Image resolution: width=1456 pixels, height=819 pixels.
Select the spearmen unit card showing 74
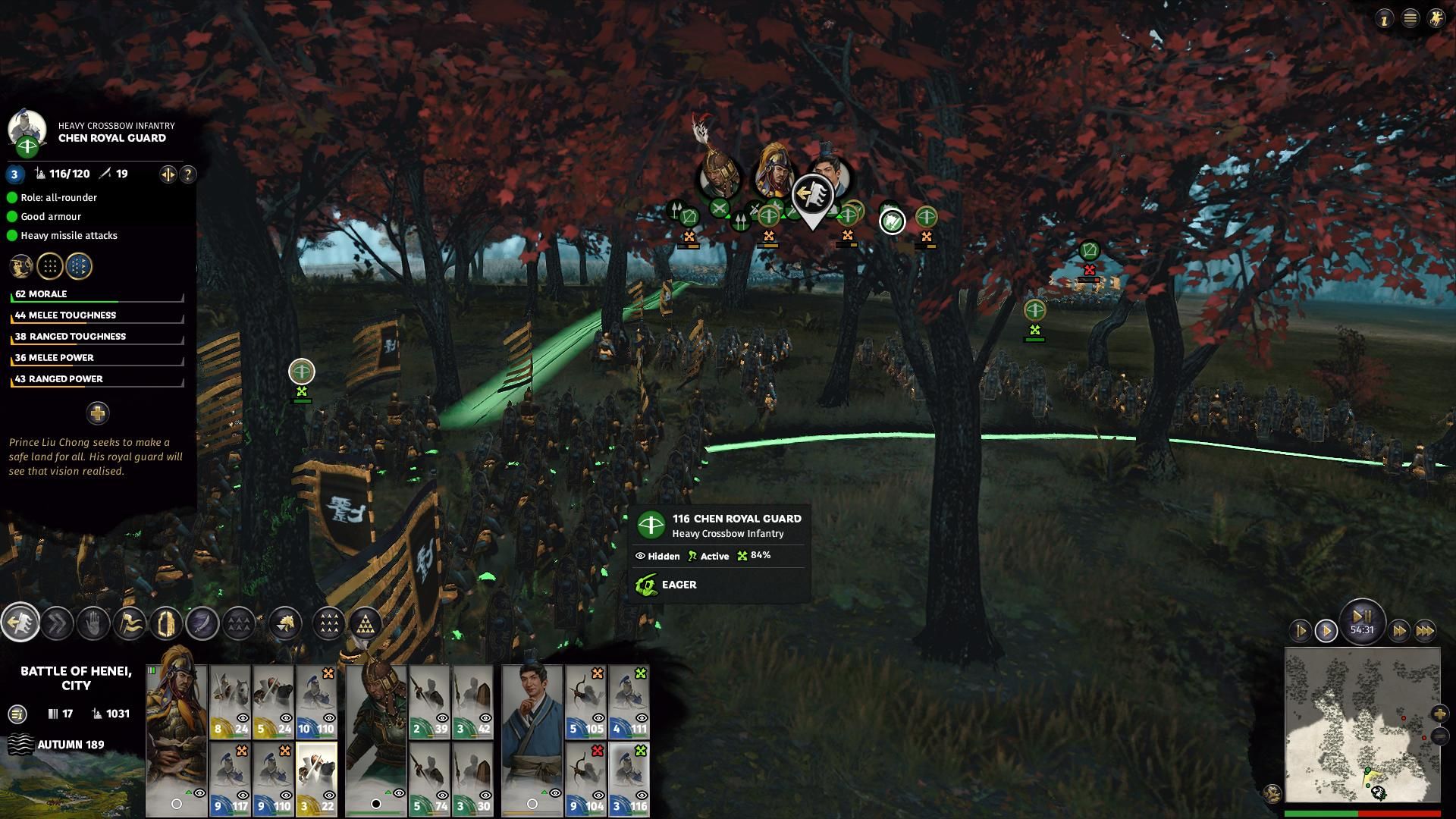pyautogui.click(x=429, y=779)
